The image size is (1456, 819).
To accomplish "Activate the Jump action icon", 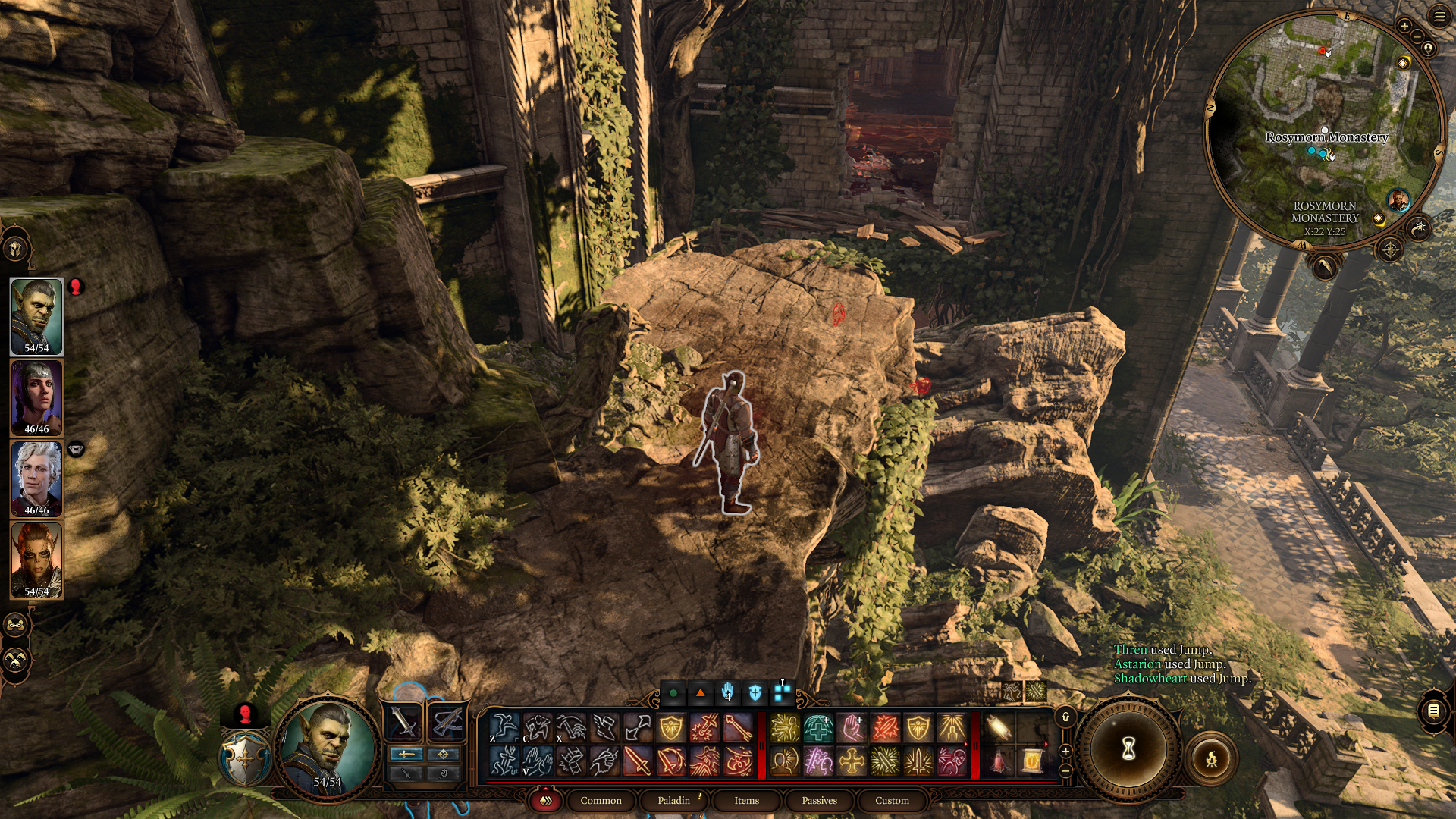I will (x=504, y=728).
